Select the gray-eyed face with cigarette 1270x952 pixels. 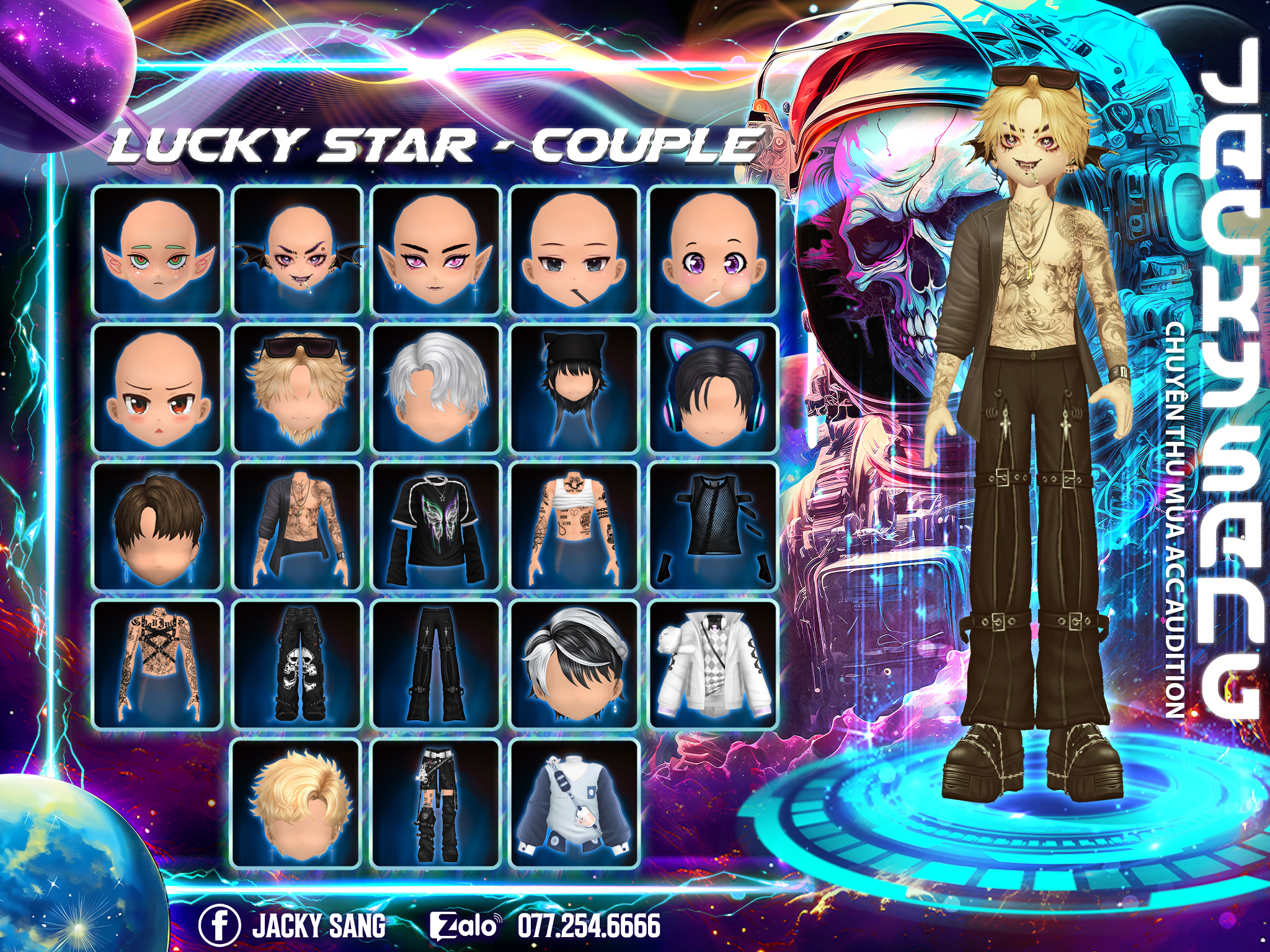click(x=574, y=250)
